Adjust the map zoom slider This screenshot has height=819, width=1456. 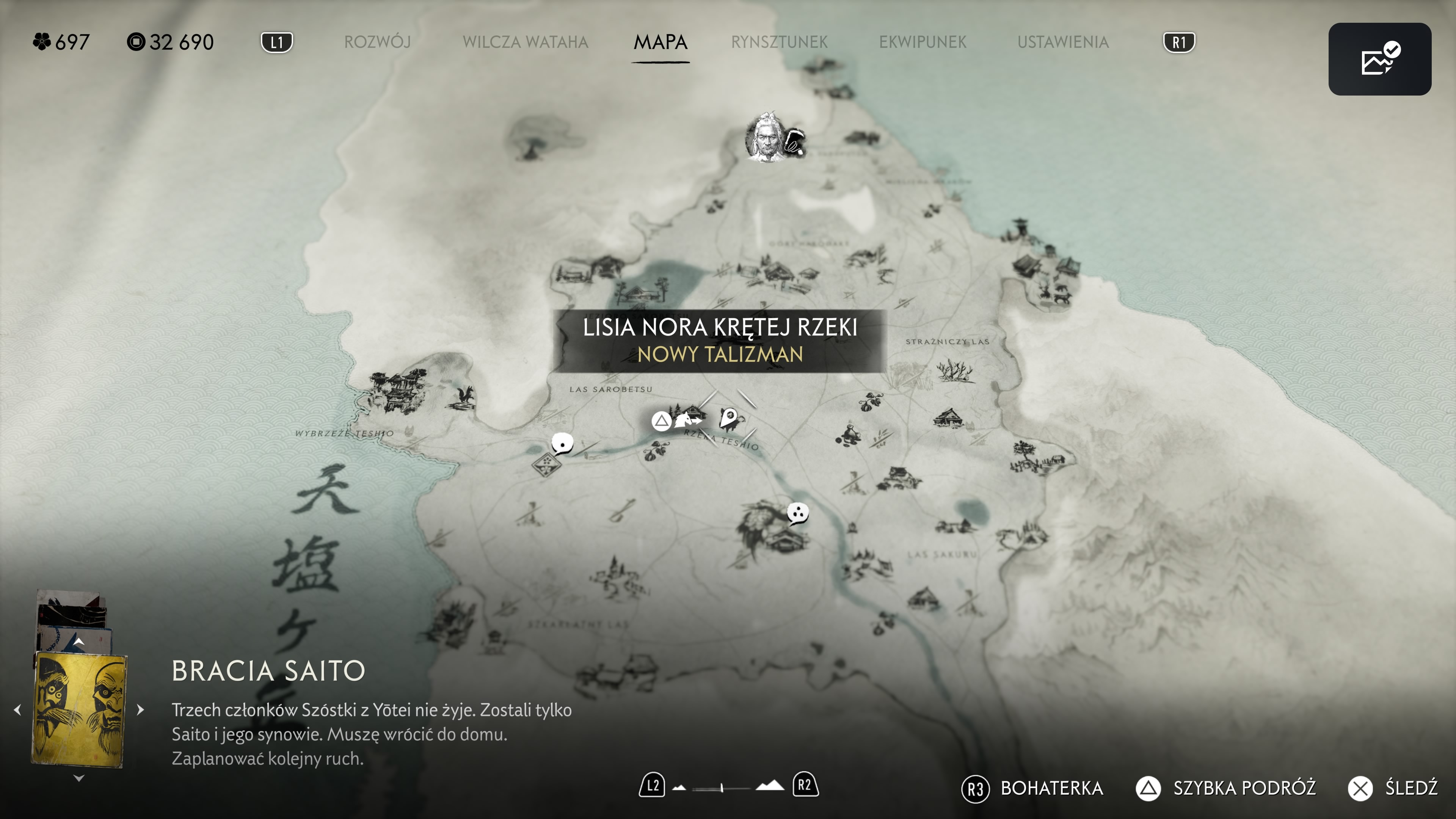[722, 788]
